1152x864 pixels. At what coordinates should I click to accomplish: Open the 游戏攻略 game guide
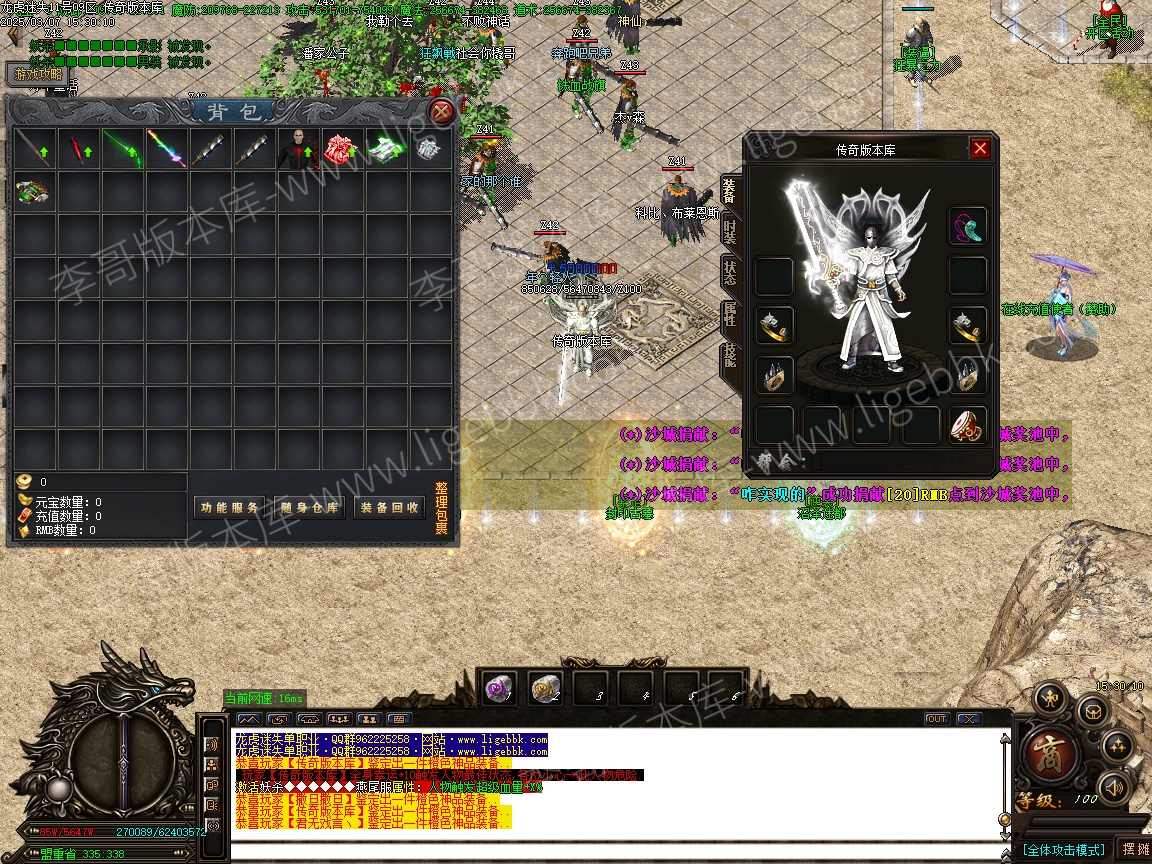click(38, 74)
